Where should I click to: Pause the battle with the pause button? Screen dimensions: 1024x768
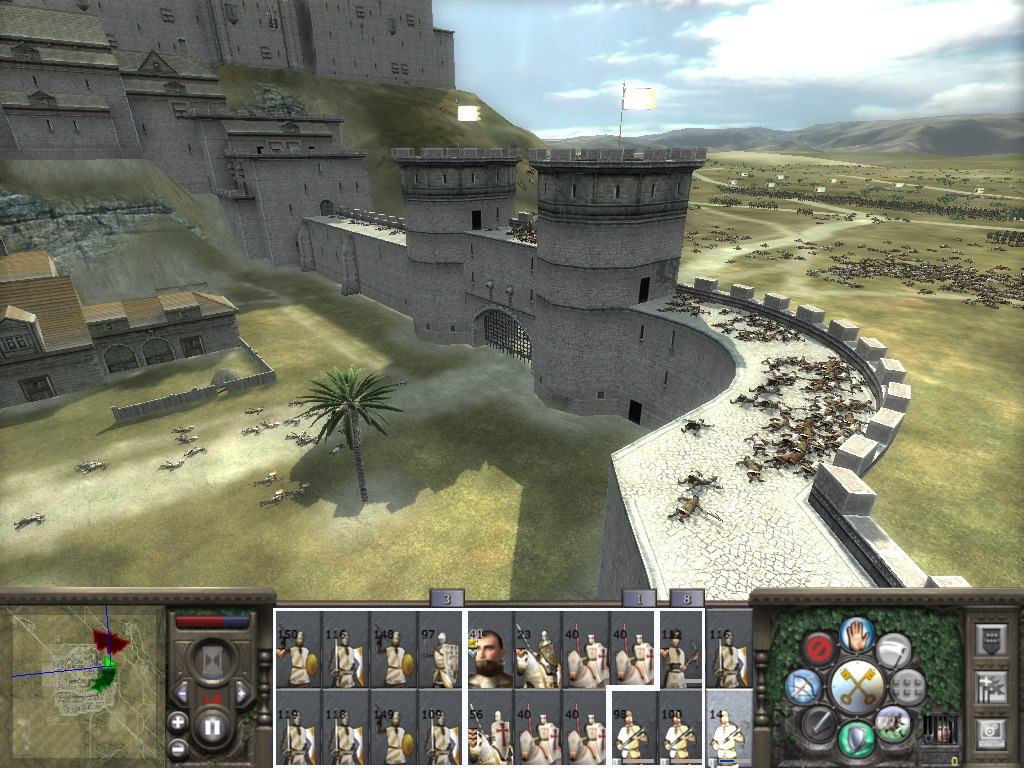[x=211, y=728]
